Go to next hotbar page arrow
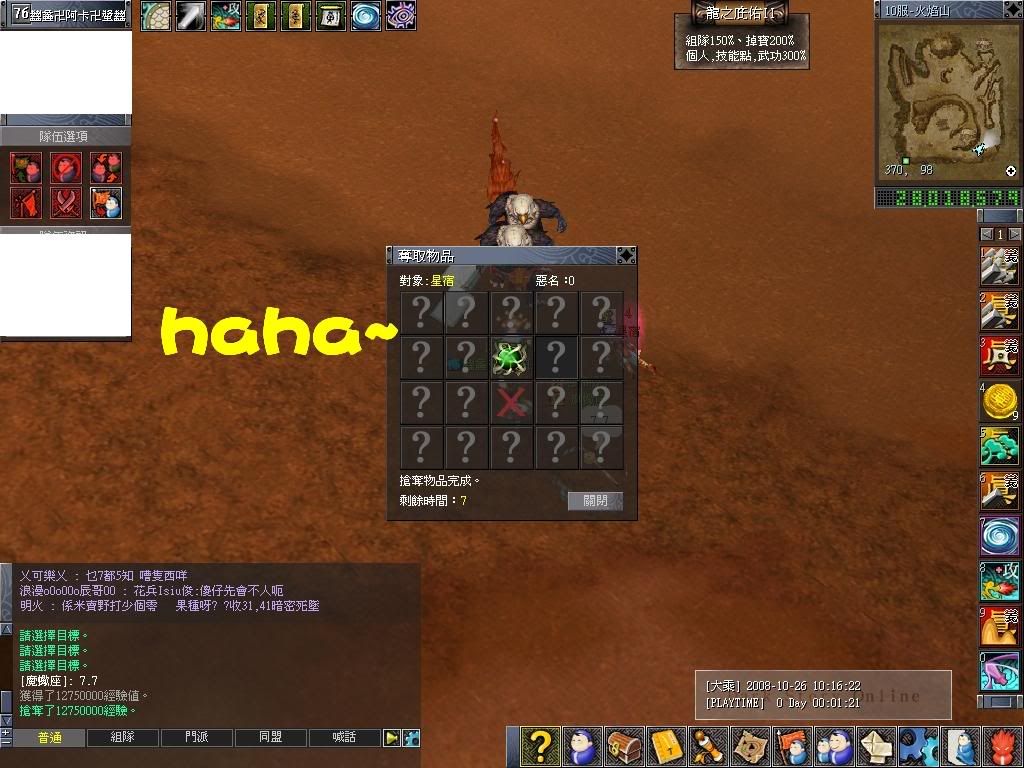The height and width of the screenshot is (768, 1024). pos(1014,234)
